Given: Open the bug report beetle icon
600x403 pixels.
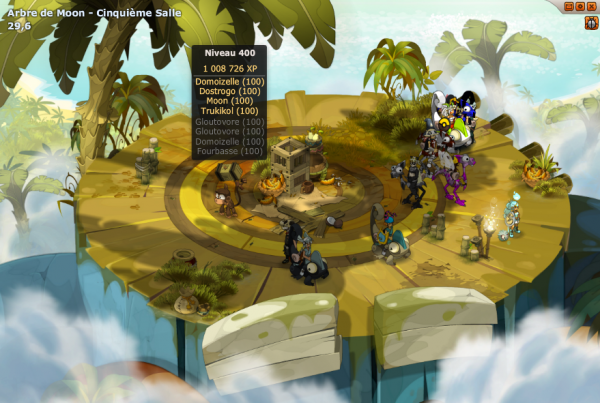Looking at the screenshot, I should [590, 20].
